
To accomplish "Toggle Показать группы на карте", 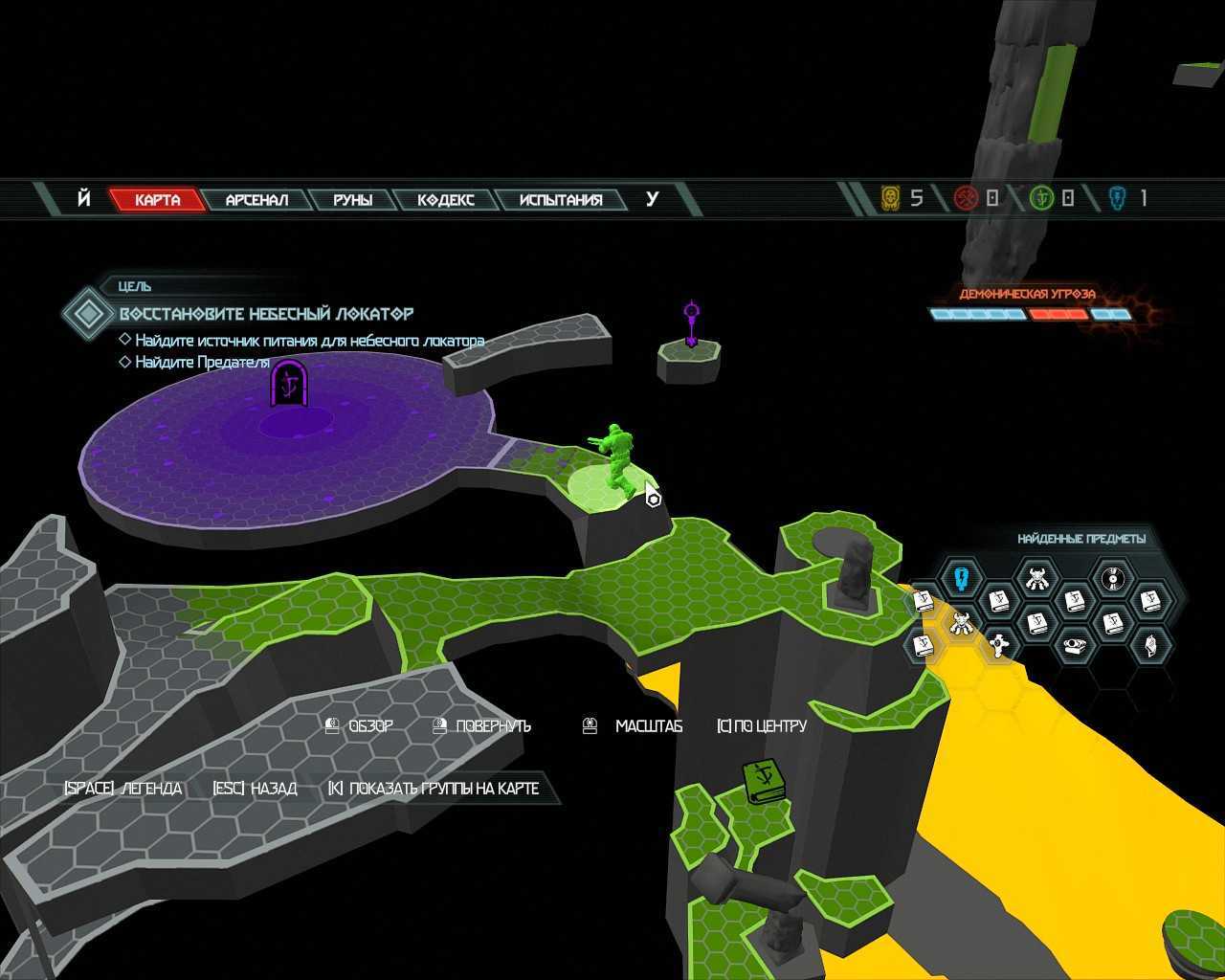I will (433, 789).
